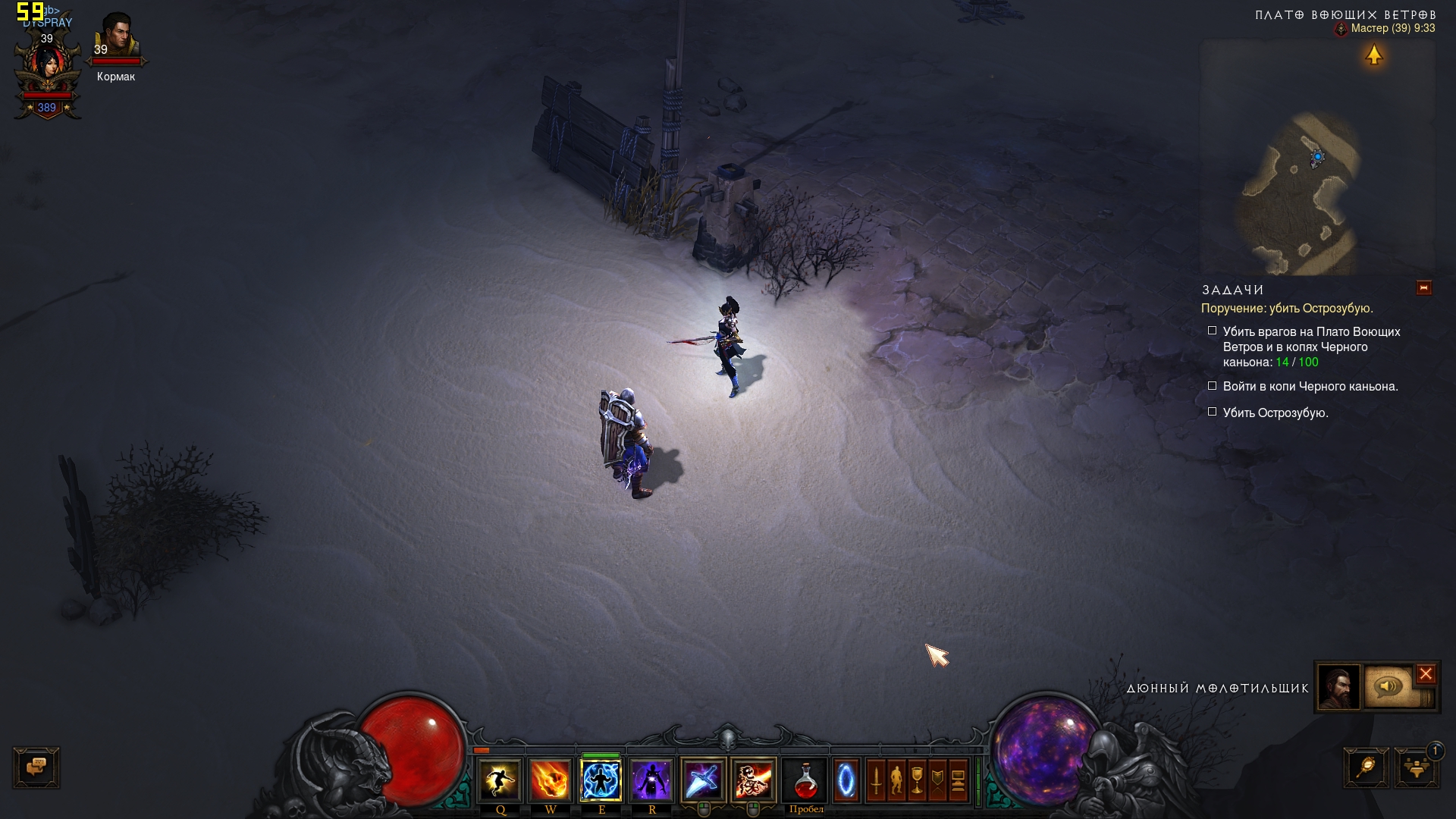
Task: Select the glowing blue sword primary skill
Action: tap(703, 780)
